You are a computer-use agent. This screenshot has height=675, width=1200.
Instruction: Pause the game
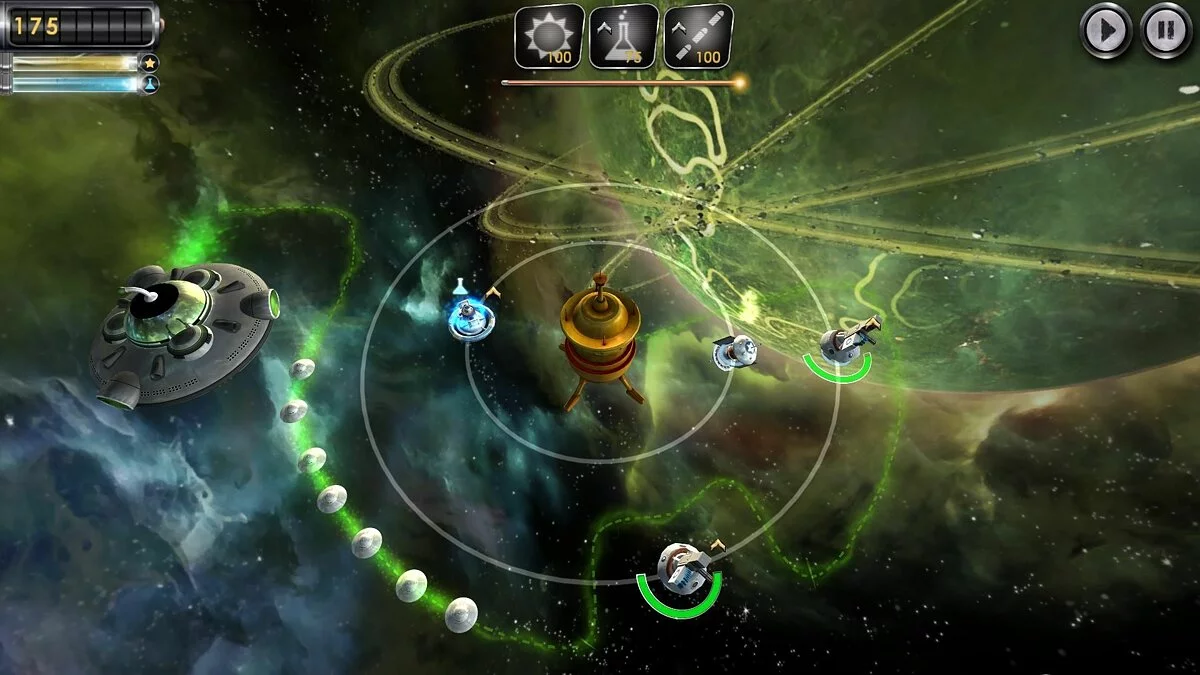click(x=1165, y=31)
